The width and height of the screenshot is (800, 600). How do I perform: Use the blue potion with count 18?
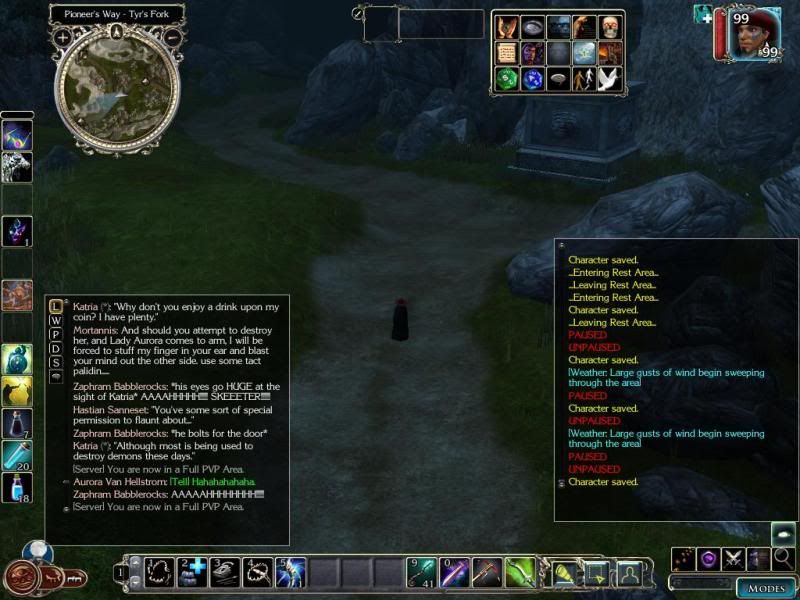point(17,487)
